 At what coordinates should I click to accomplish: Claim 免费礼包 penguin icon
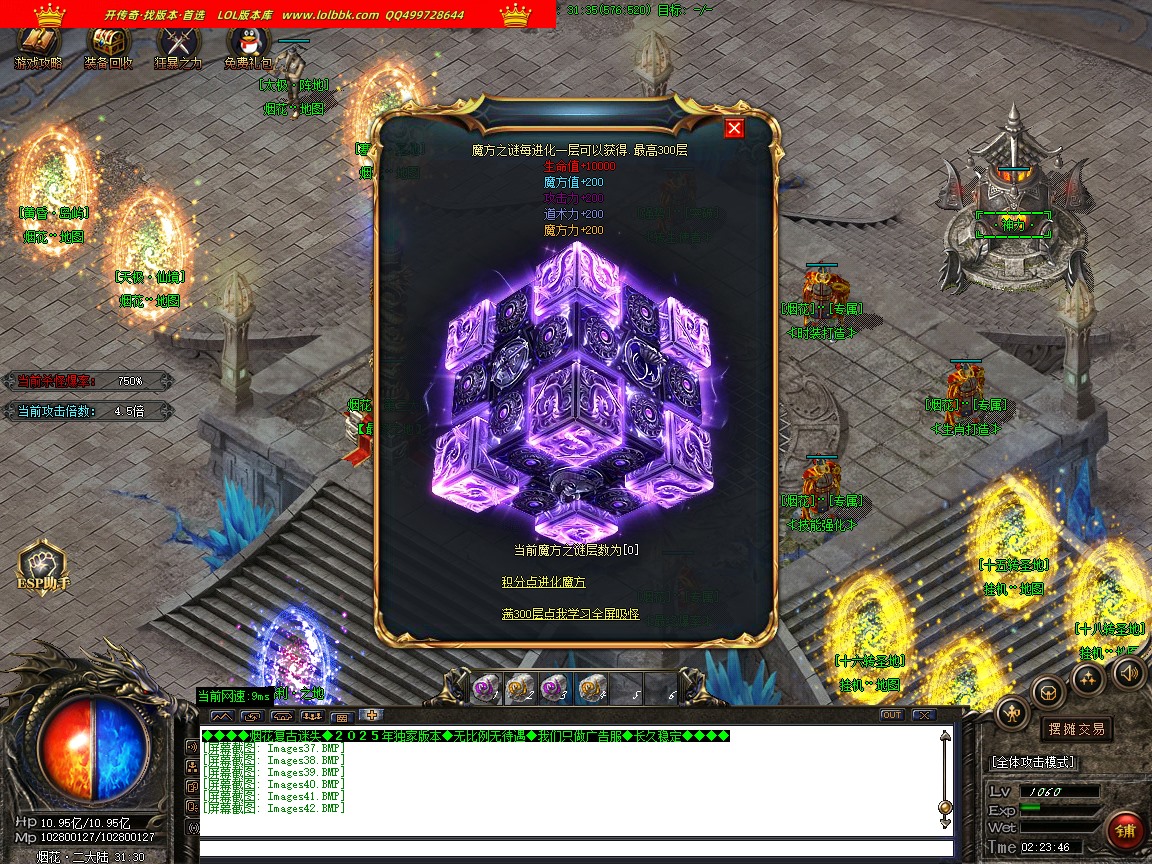(x=247, y=44)
